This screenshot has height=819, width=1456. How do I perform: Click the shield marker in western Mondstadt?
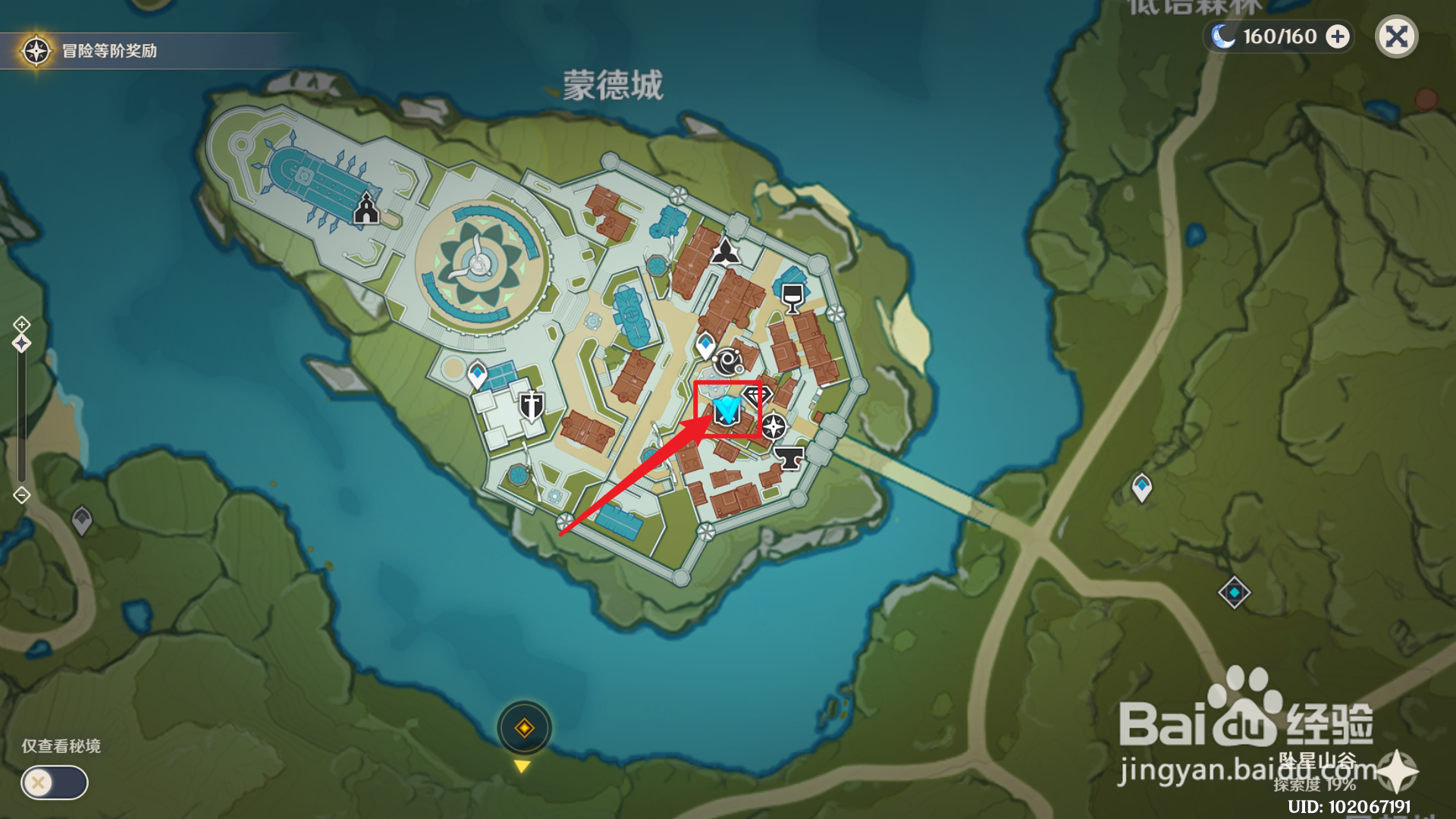point(531,404)
